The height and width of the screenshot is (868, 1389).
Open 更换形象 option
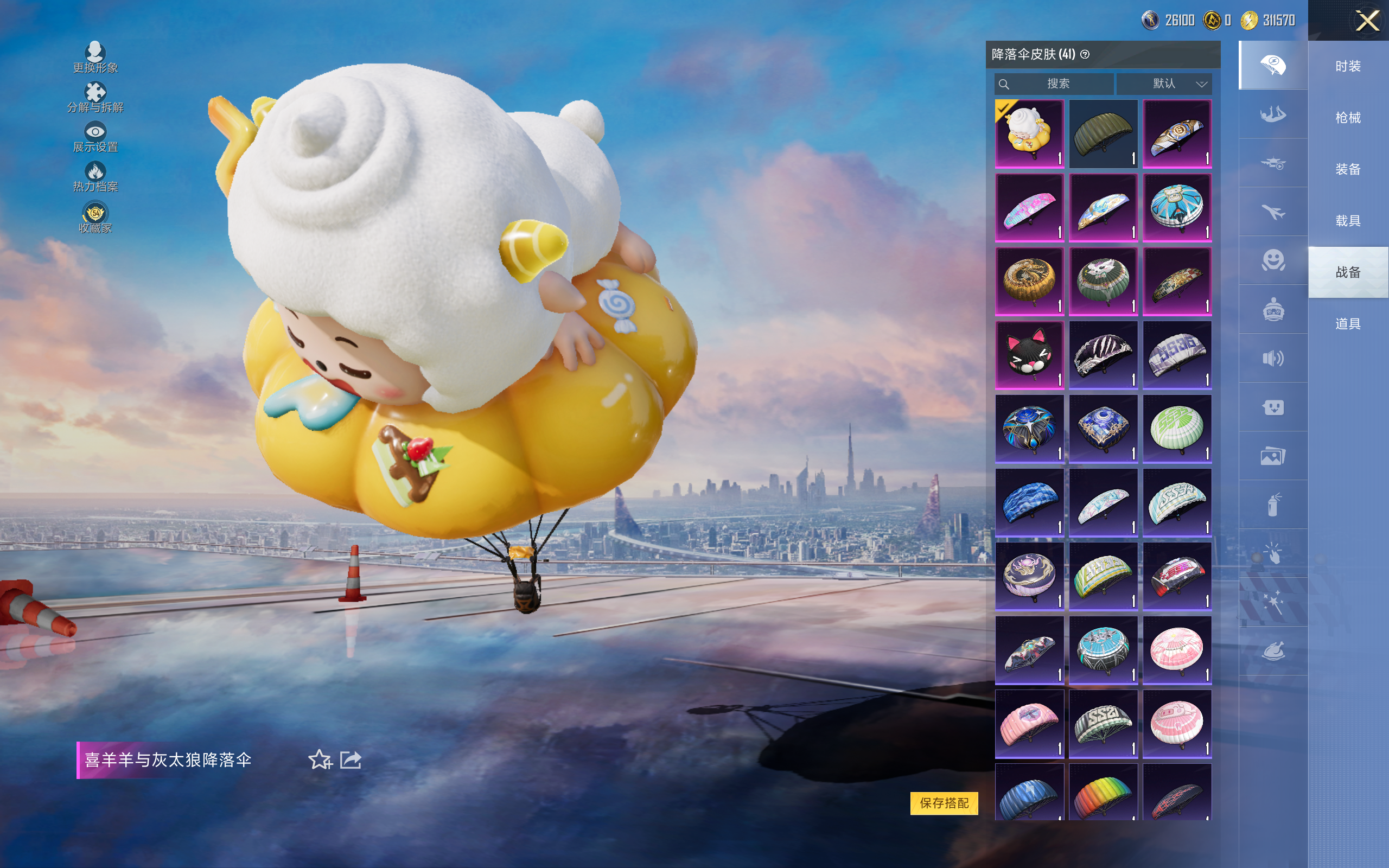point(95,58)
